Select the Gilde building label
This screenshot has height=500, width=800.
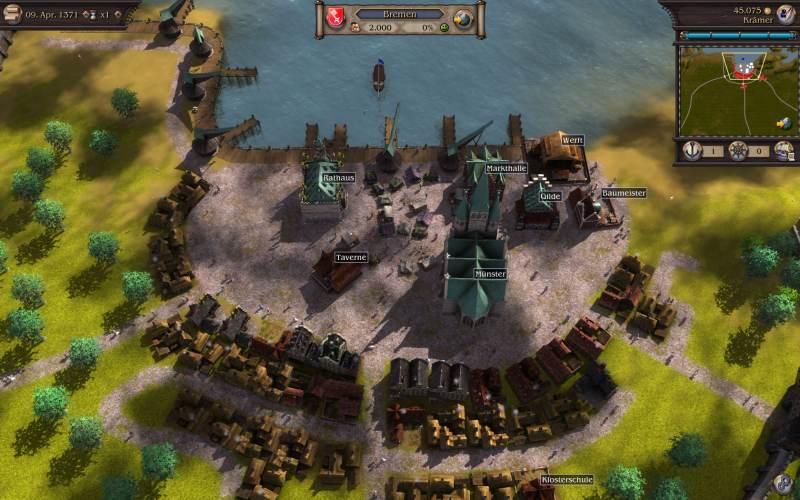tap(550, 197)
